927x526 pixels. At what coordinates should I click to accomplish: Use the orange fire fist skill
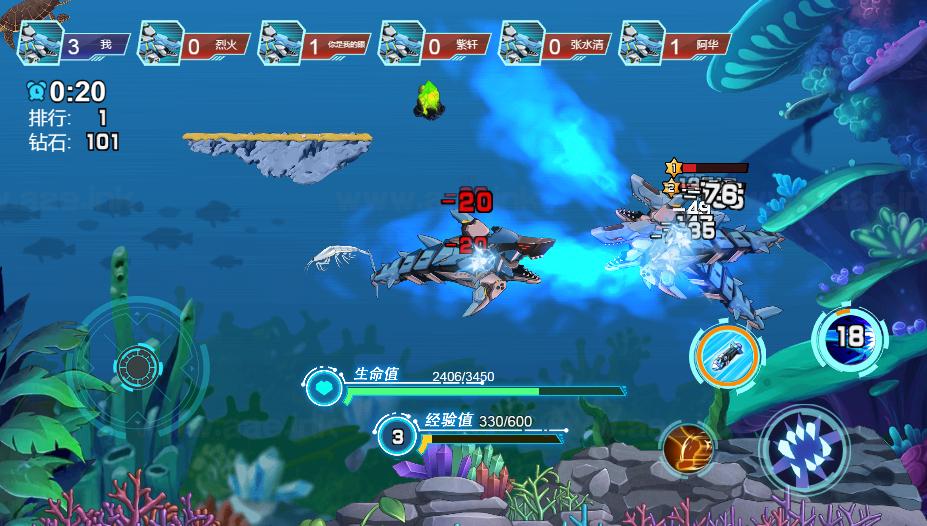point(687,447)
